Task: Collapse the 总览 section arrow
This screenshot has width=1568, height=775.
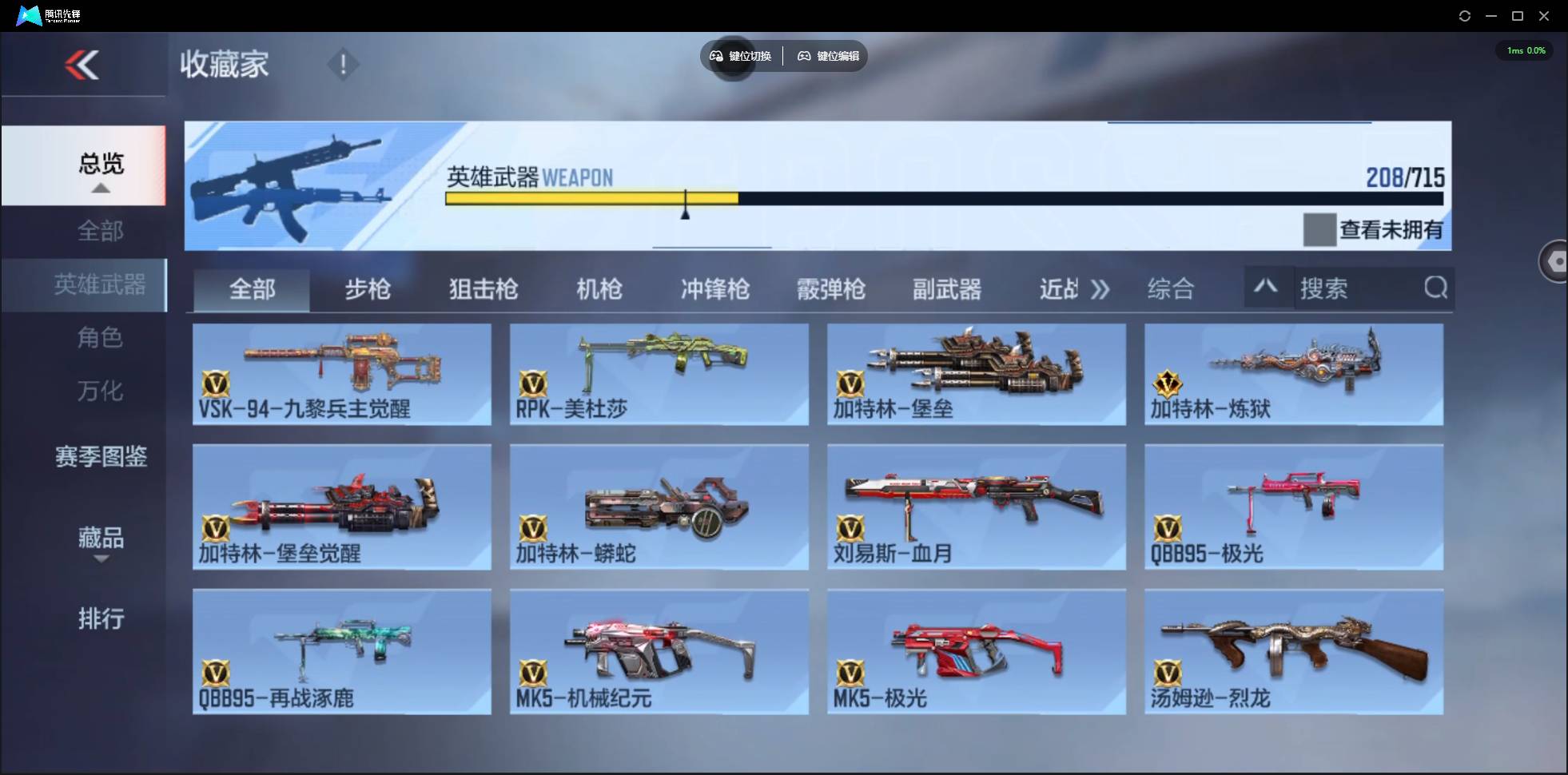Action: pyautogui.click(x=100, y=188)
